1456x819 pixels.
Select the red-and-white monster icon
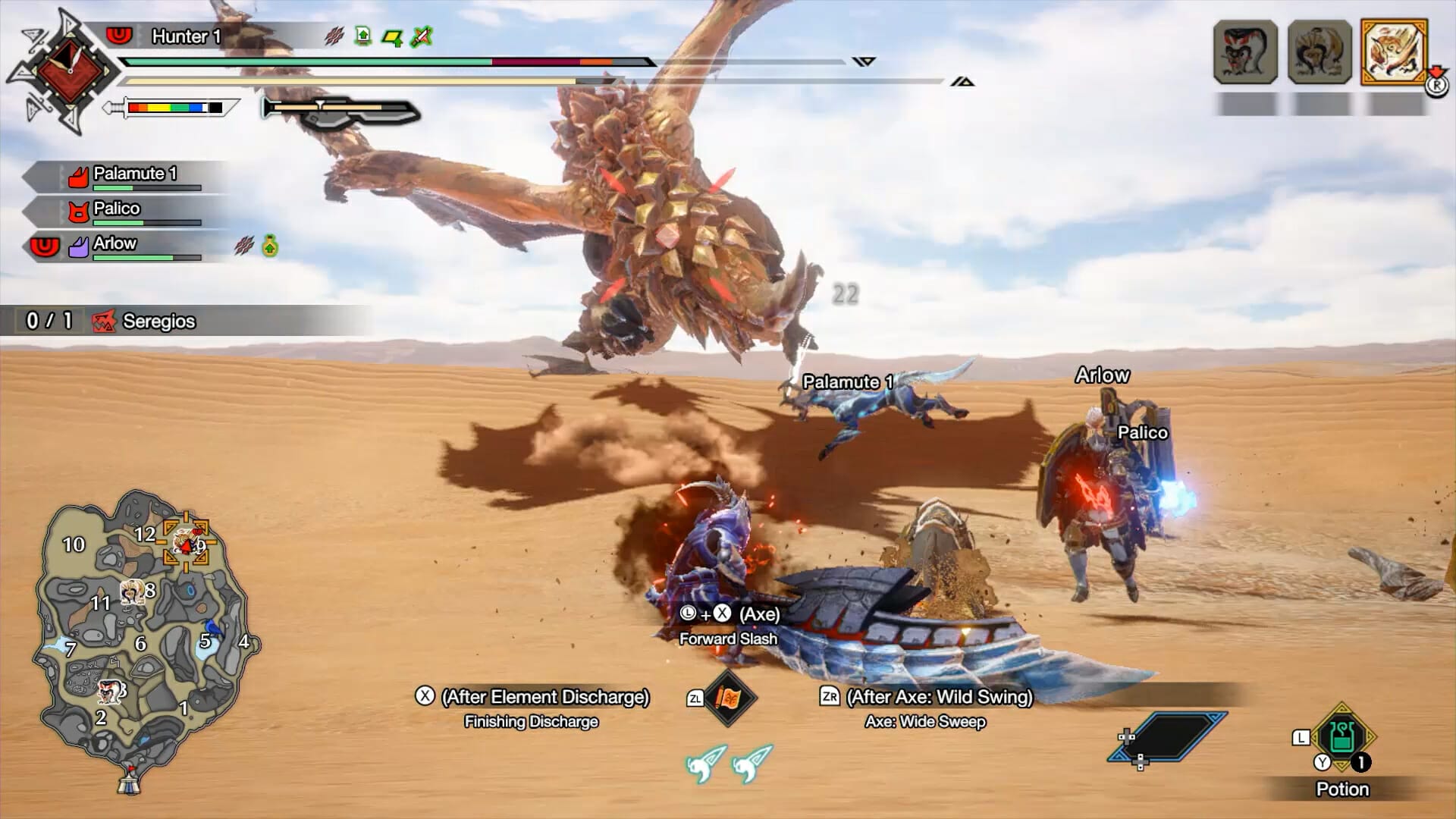[1245, 52]
